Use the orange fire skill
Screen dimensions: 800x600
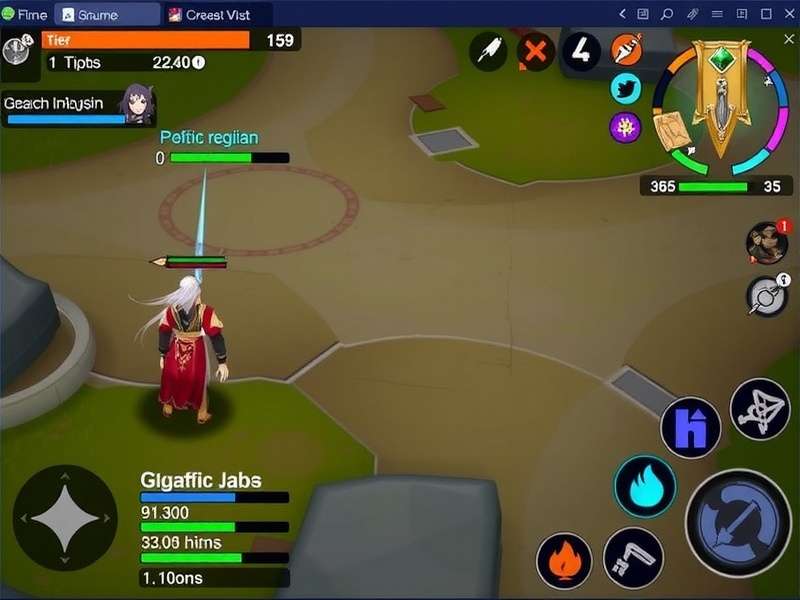[564, 559]
